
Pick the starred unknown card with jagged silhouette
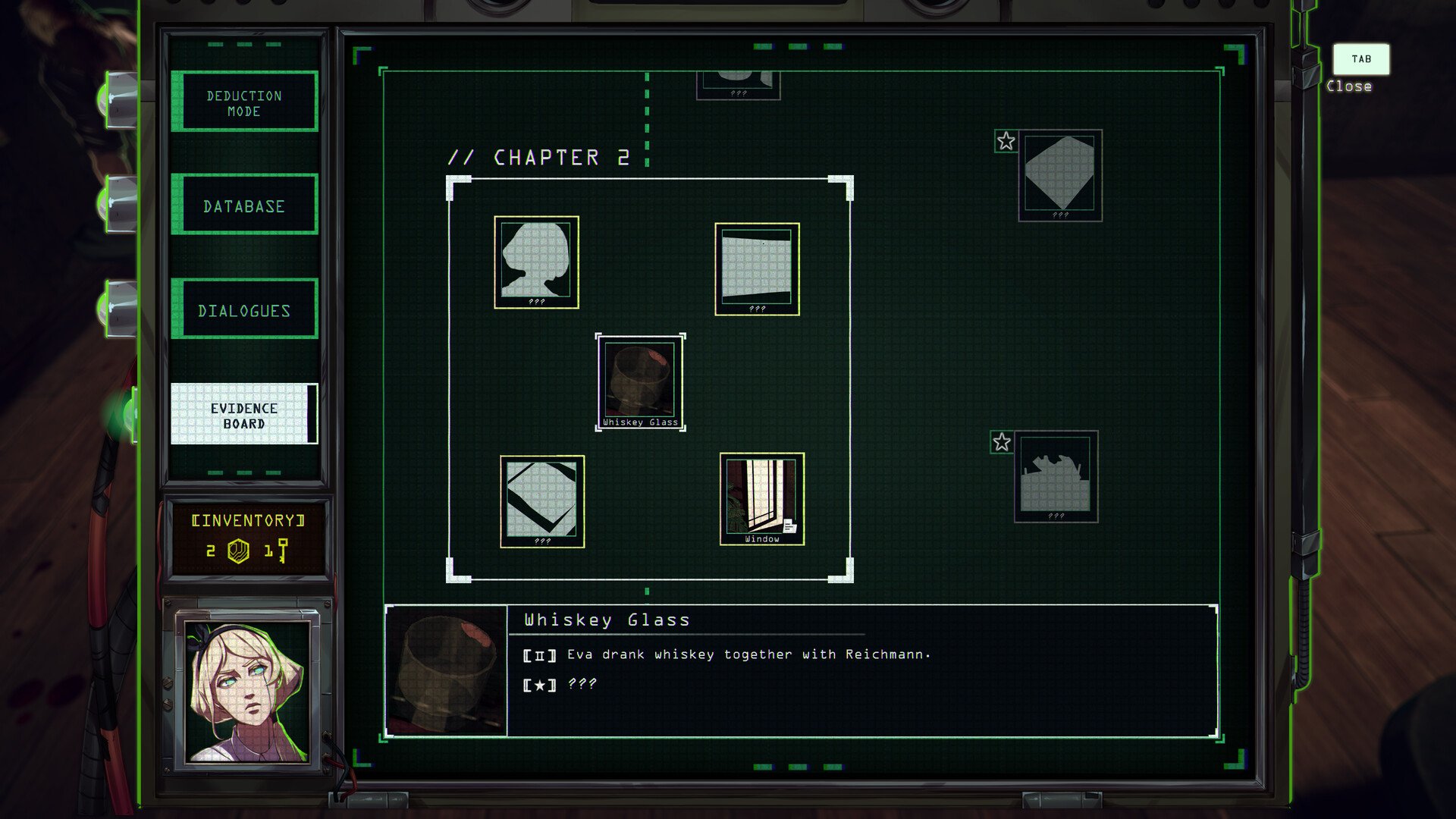(x=1056, y=476)
